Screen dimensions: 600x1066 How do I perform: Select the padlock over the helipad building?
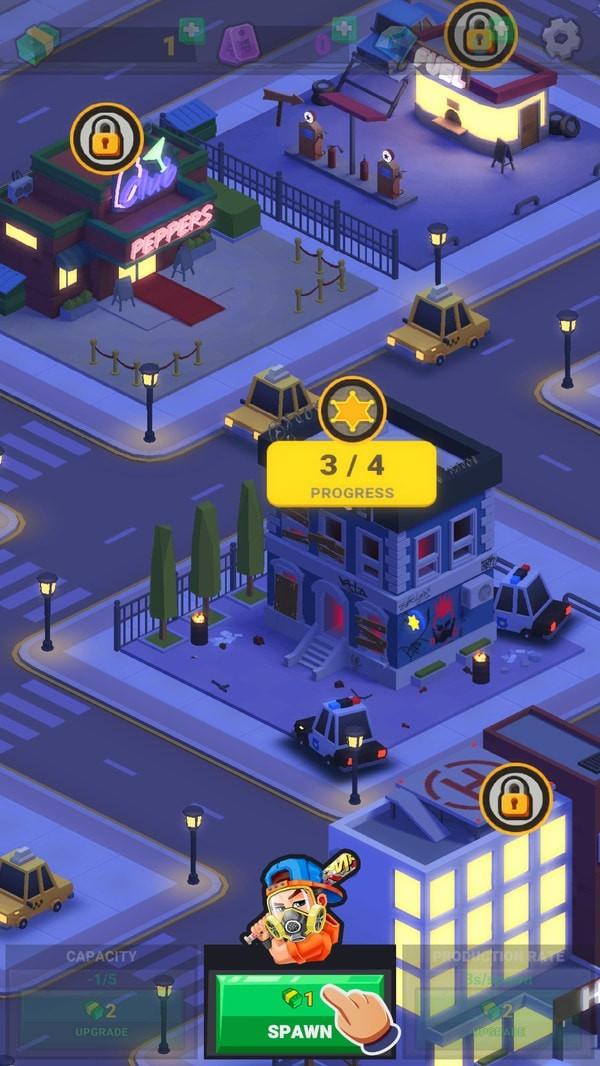(516, 799)
